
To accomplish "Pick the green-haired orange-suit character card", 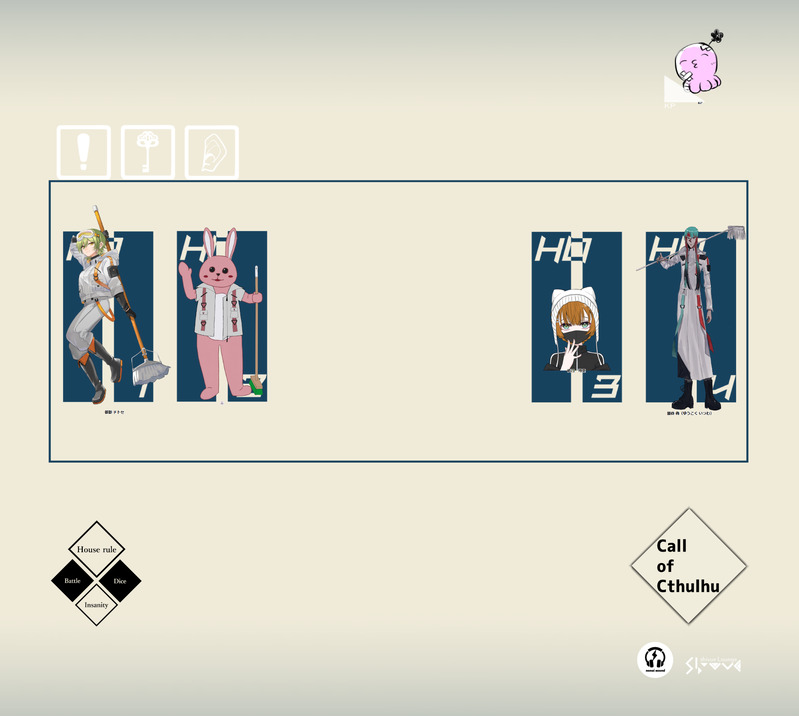I will coord(108,316).
